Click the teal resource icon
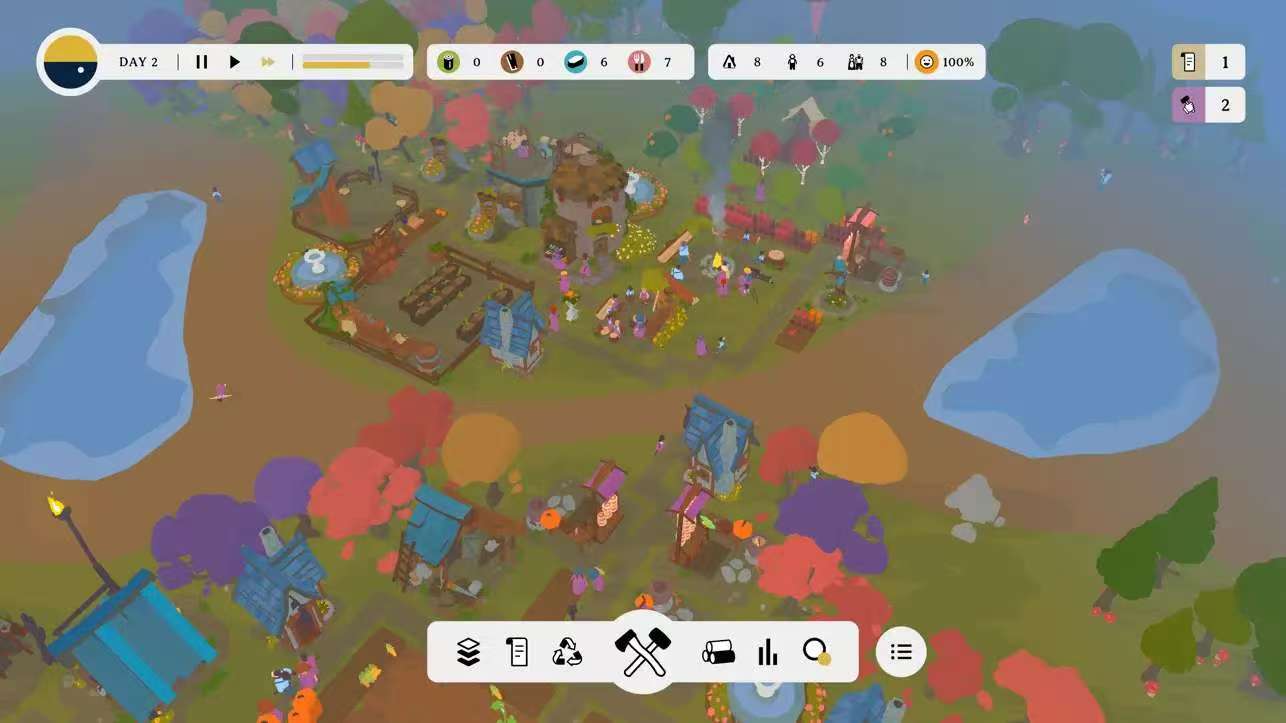1286x723 pixels. pyautogui.click(x=576, y=62)
